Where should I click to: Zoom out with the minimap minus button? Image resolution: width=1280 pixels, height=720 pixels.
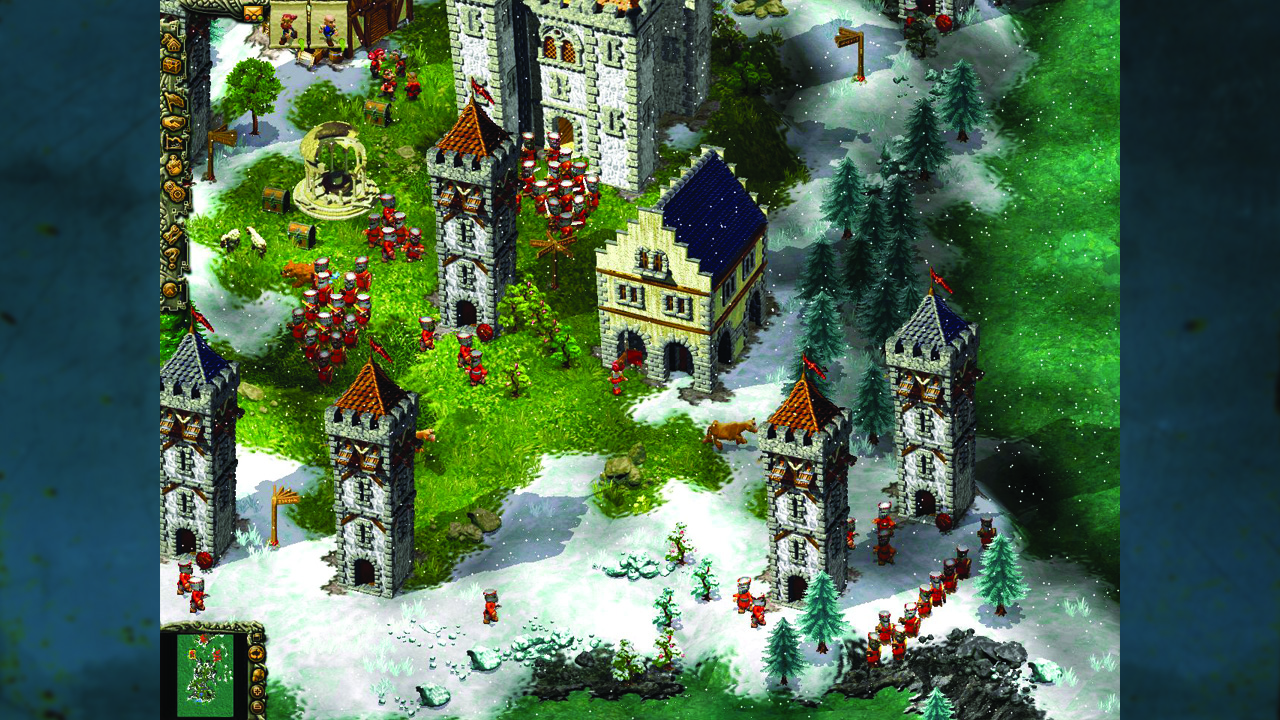pos(257,706)
